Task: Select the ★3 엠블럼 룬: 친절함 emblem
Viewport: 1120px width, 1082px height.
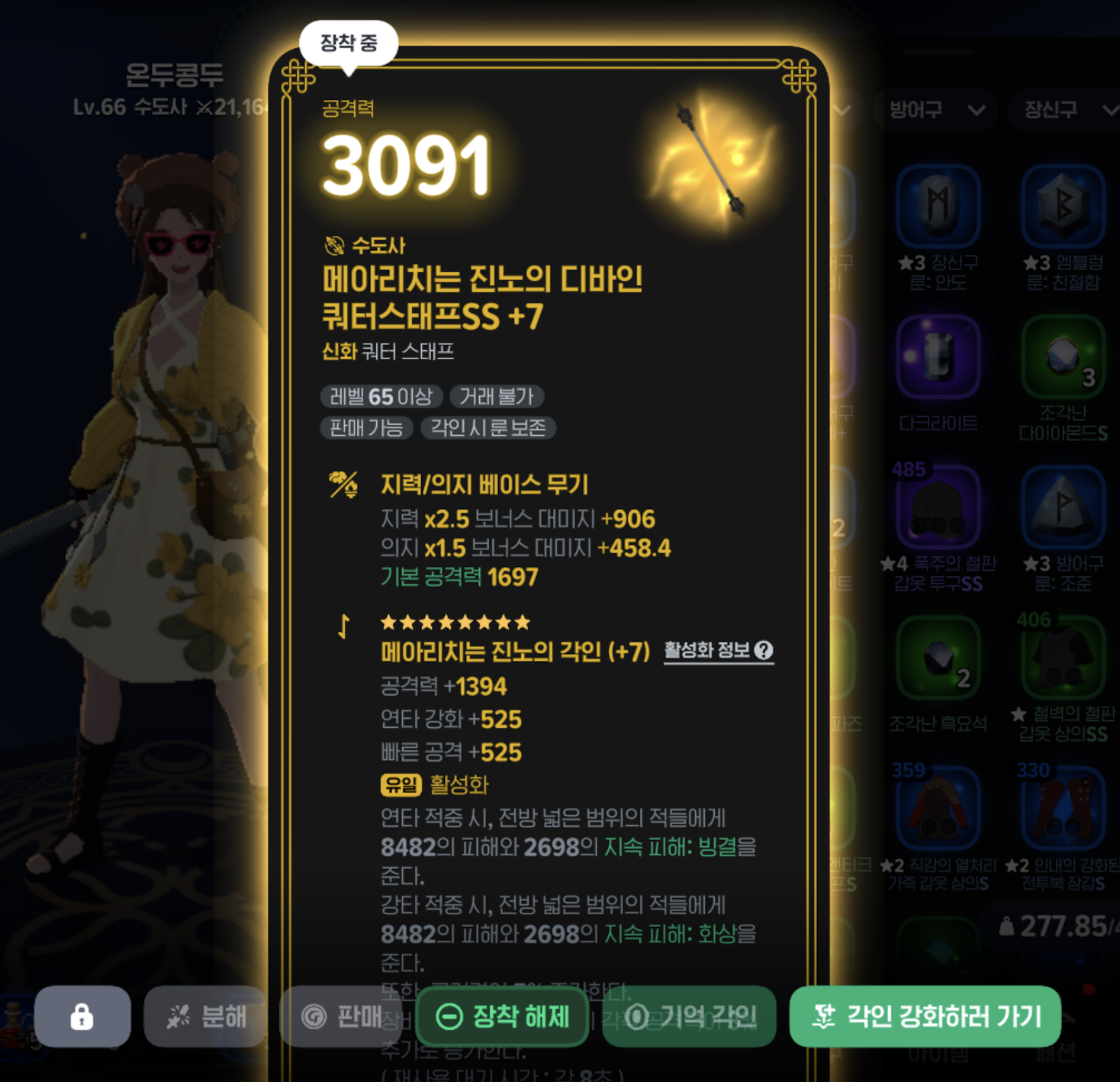Action: tap(1062, 206)
